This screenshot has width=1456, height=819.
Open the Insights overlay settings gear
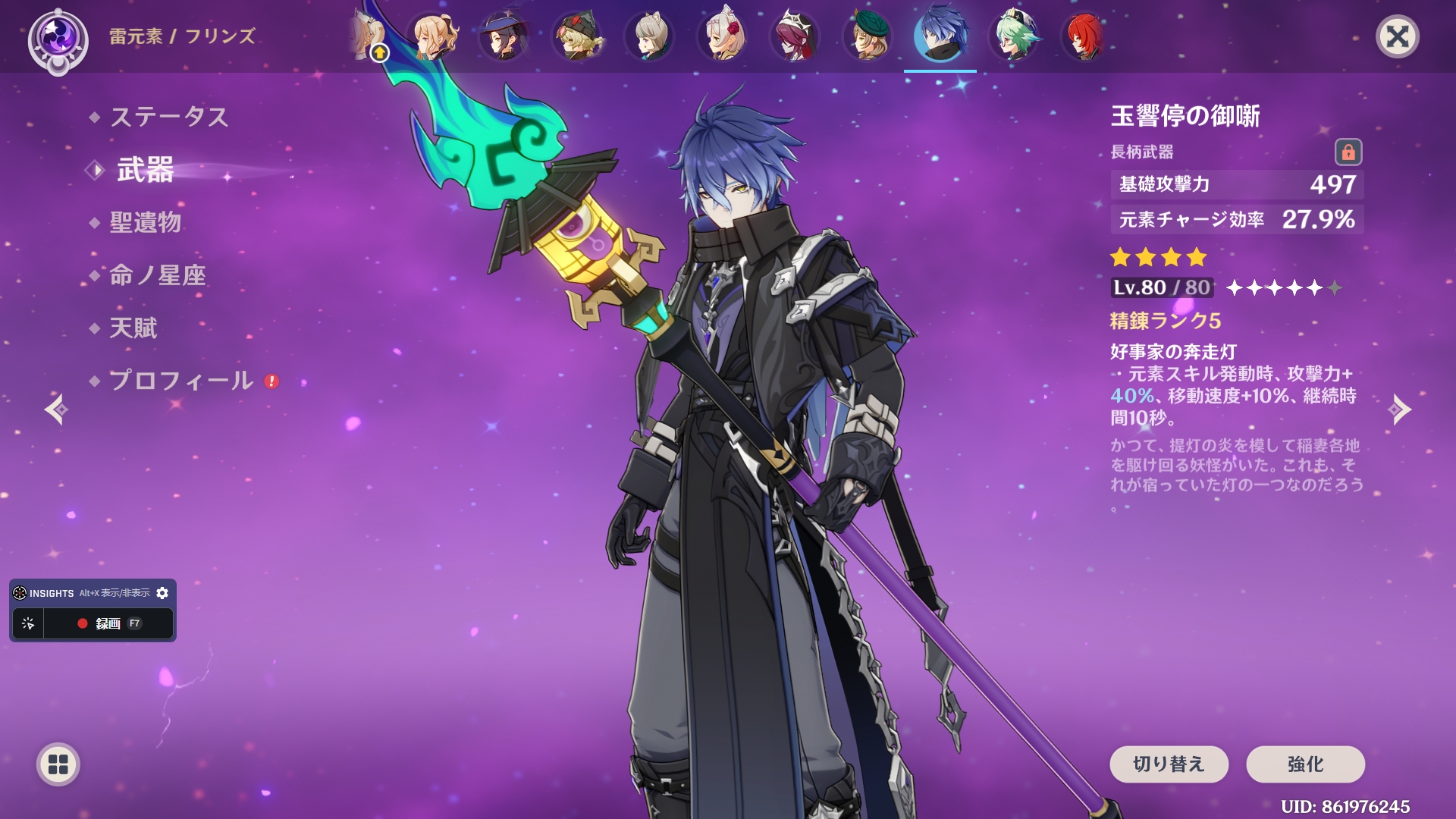pos(162,593)
